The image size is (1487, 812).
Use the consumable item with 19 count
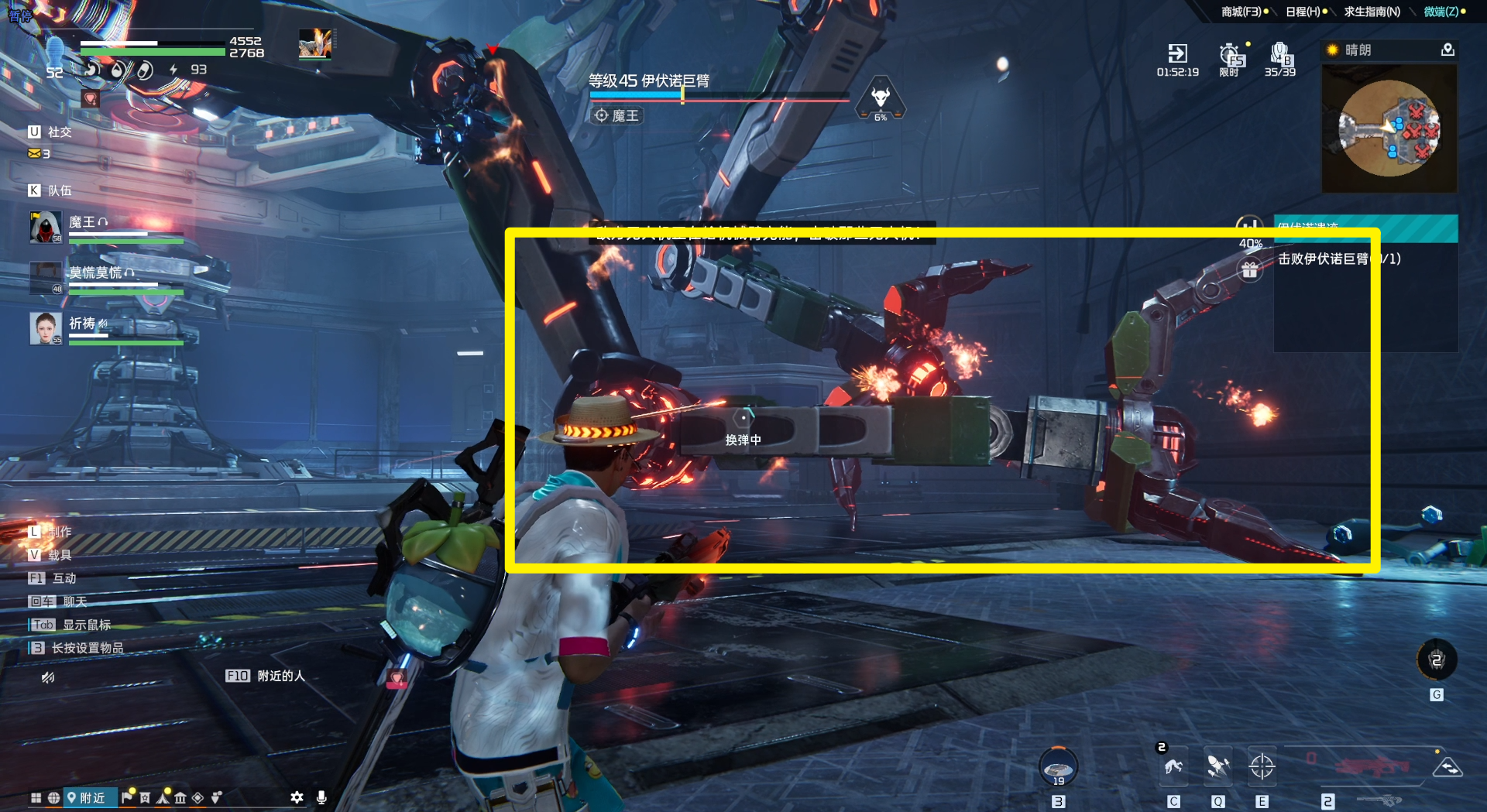click(1058, 767)
